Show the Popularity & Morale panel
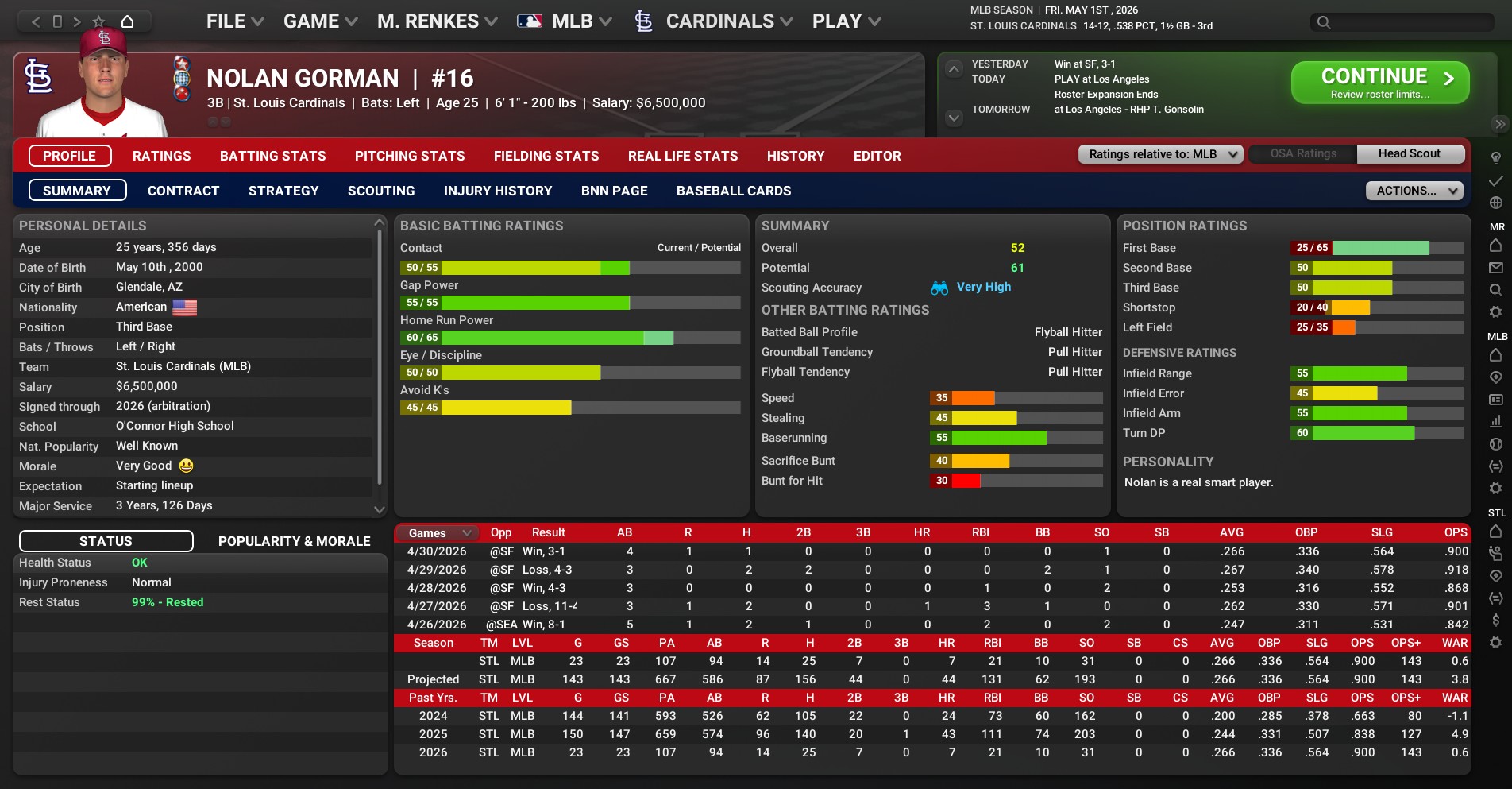Image resolution: width=1512 pixels, height=789 pixels. [294, 541]
